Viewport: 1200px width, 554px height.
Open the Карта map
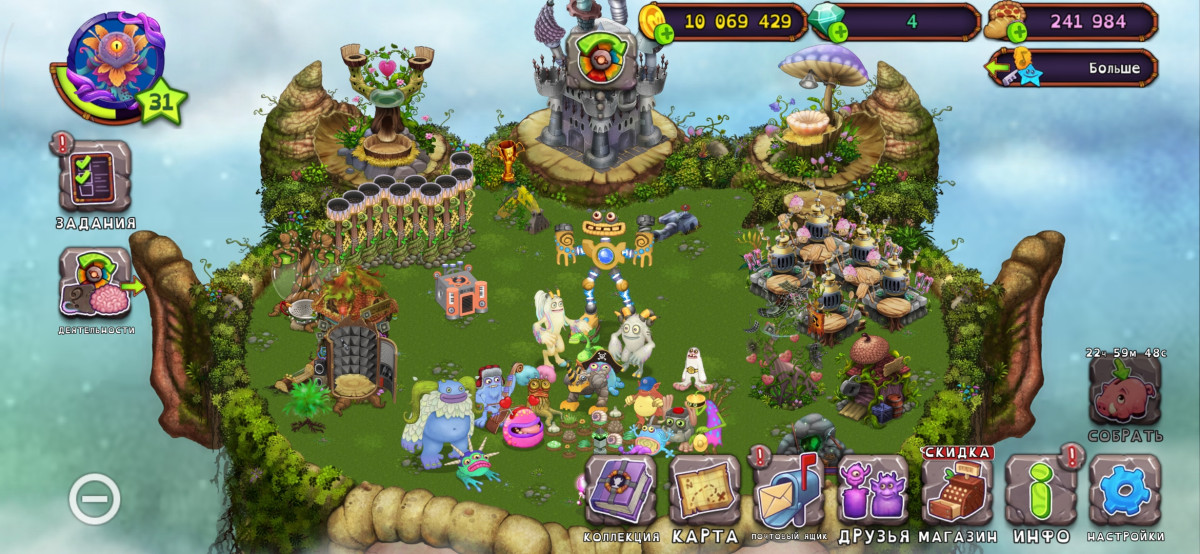click(704, 490)
